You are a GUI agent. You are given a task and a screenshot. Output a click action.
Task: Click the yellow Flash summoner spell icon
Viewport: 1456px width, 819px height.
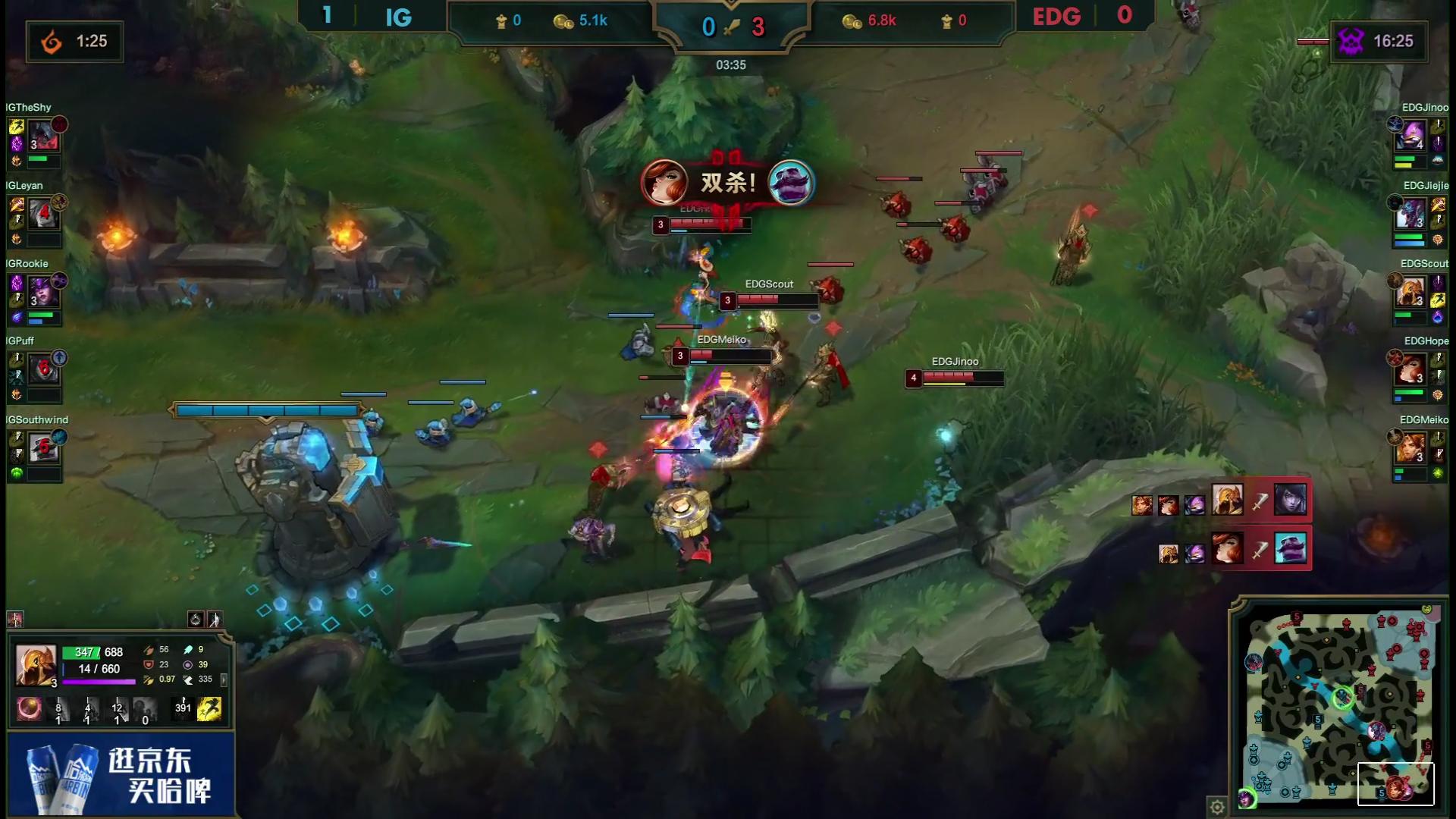pos(209,709)
